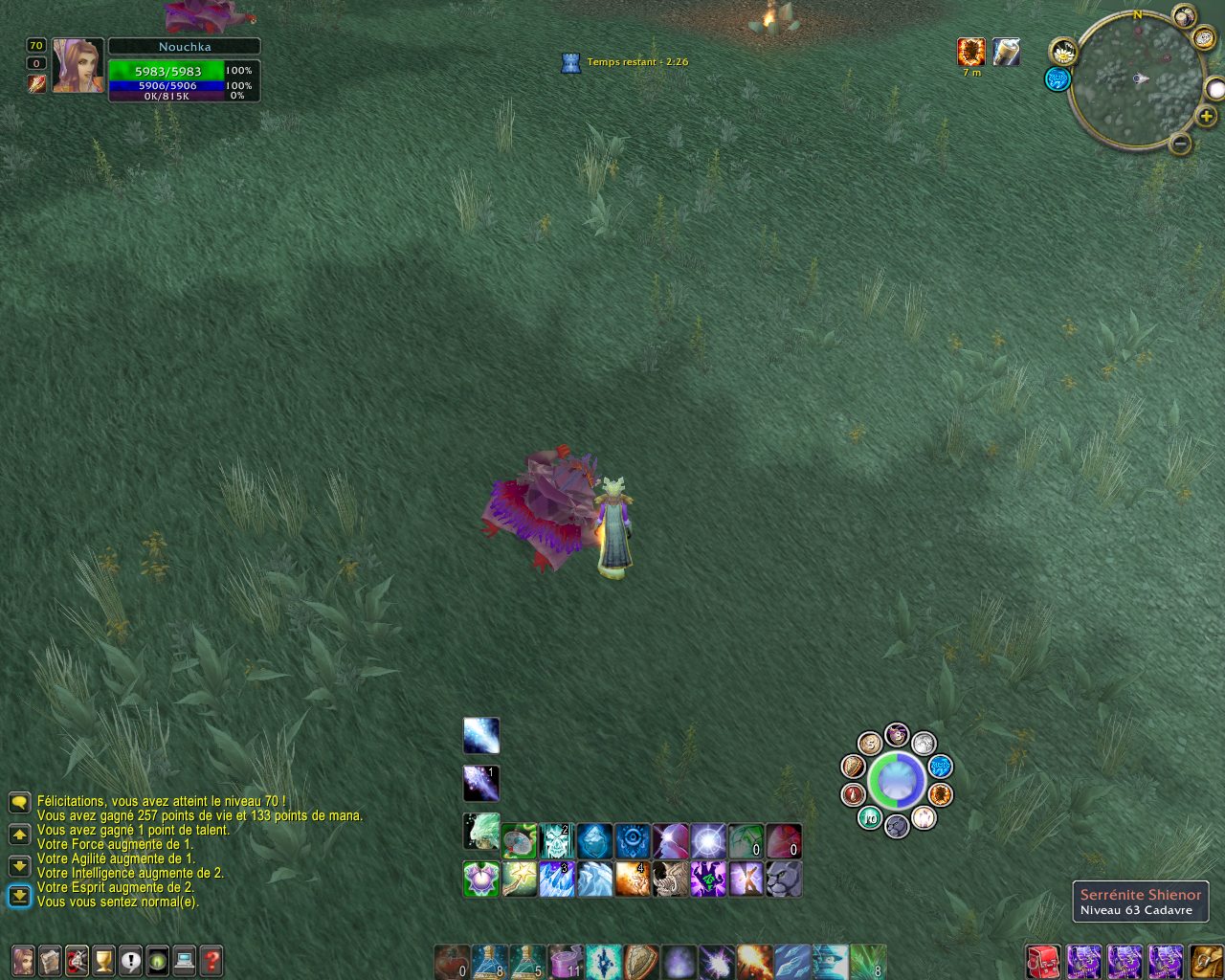The image size is (1225, 980).
Task: Open the quest log exclamation button
Action: pyautogui.click(x=130, y=960)
